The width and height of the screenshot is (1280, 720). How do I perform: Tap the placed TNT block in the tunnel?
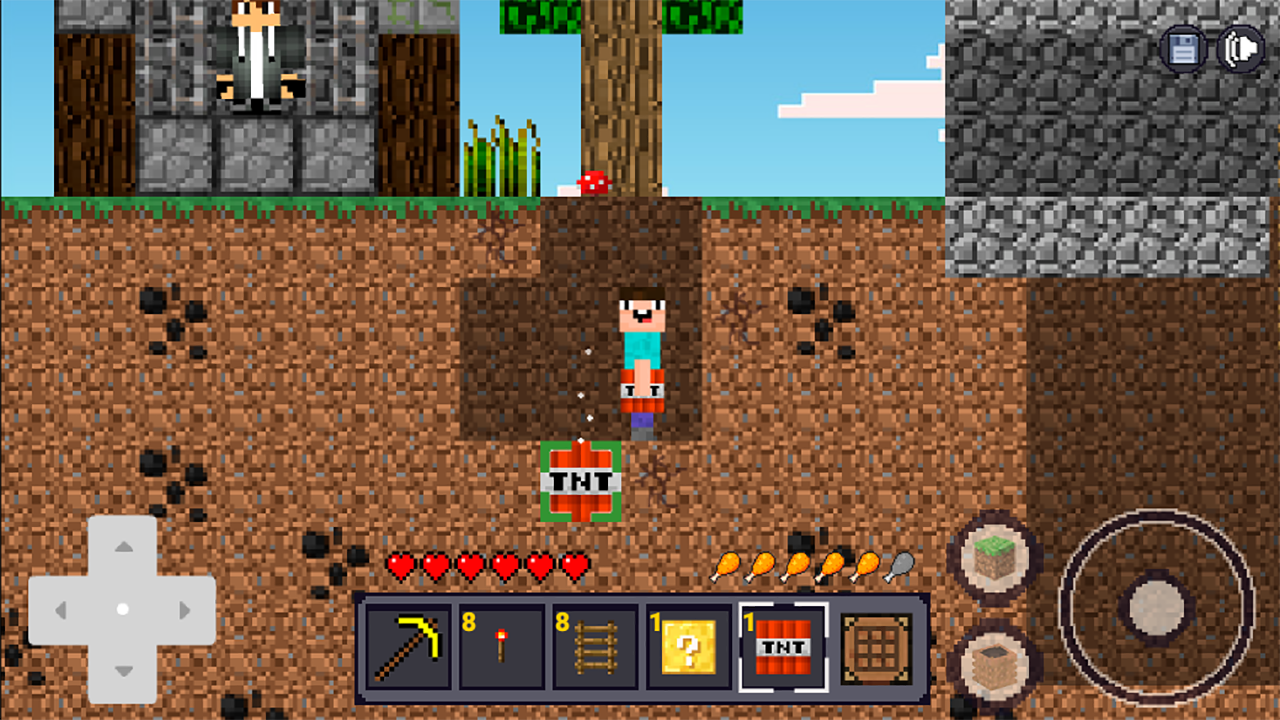pyautogui.click(x=583, y=480)
